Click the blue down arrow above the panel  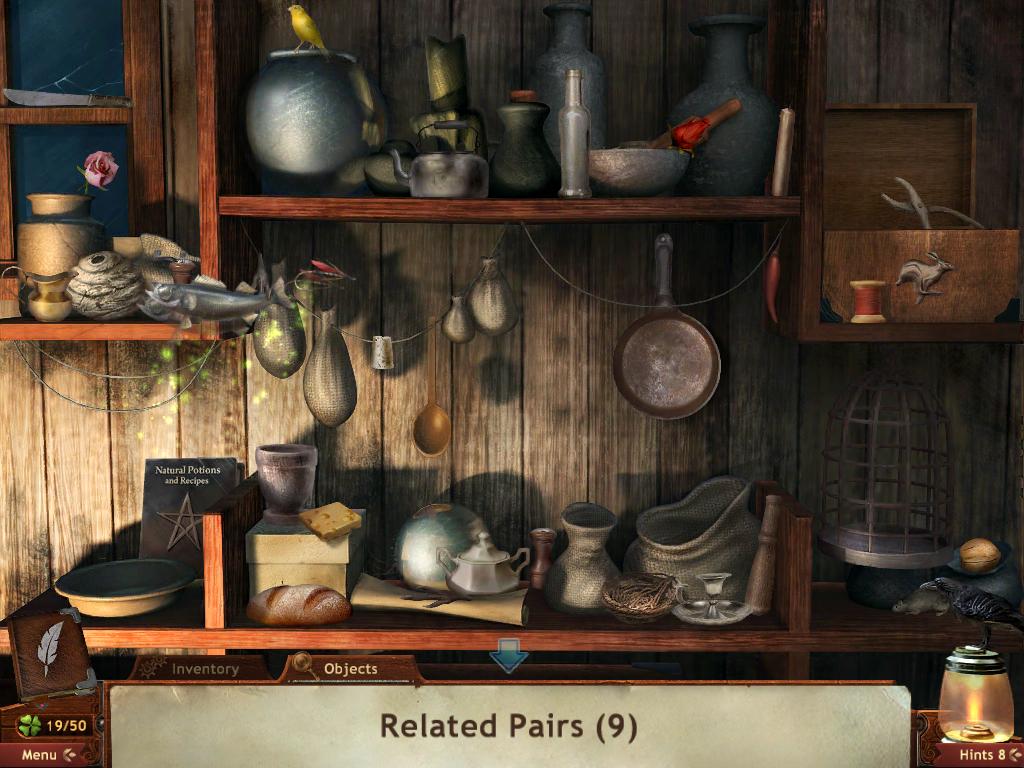508,659
